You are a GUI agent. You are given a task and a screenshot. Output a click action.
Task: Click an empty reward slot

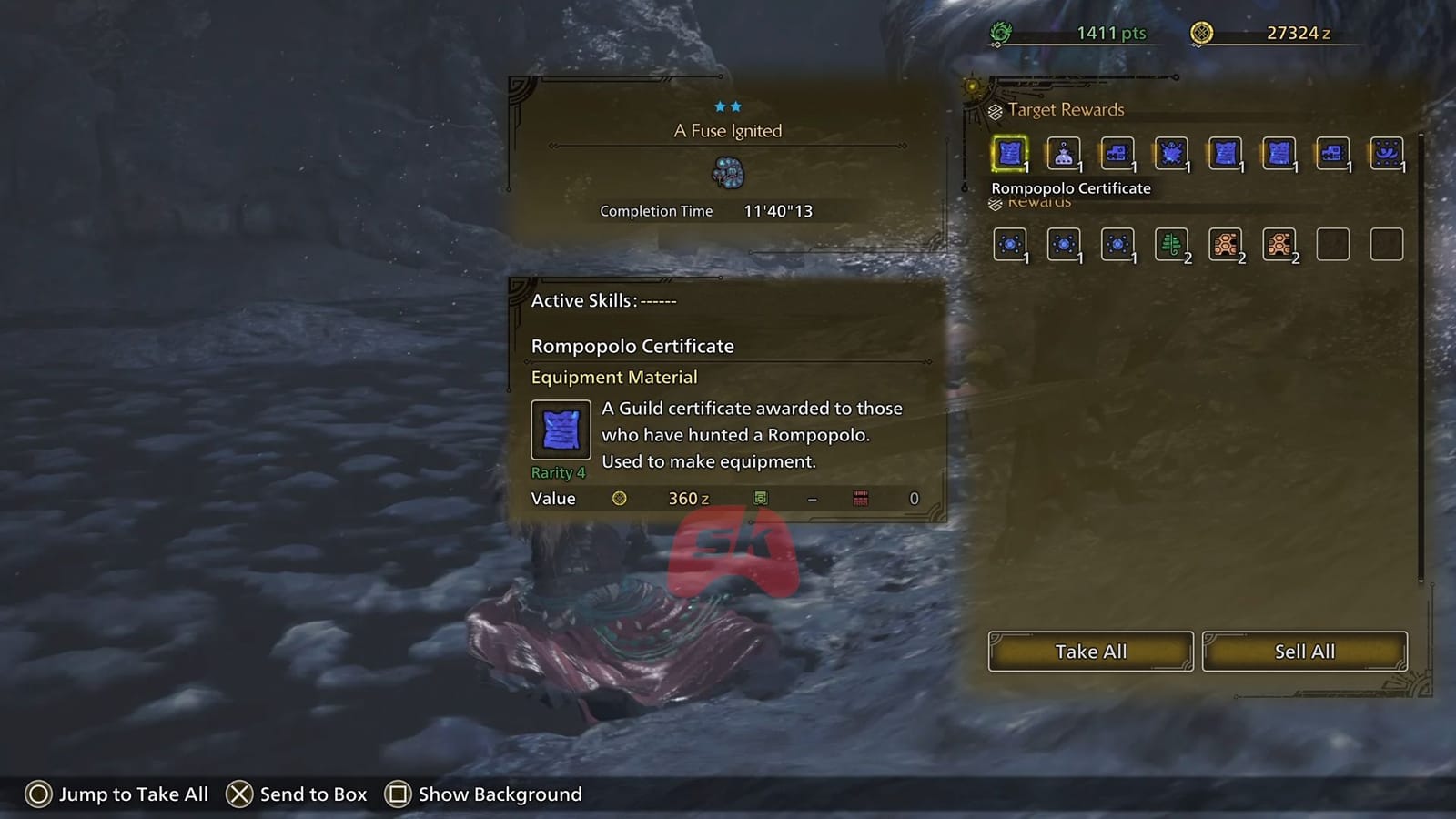(1332, 243)
